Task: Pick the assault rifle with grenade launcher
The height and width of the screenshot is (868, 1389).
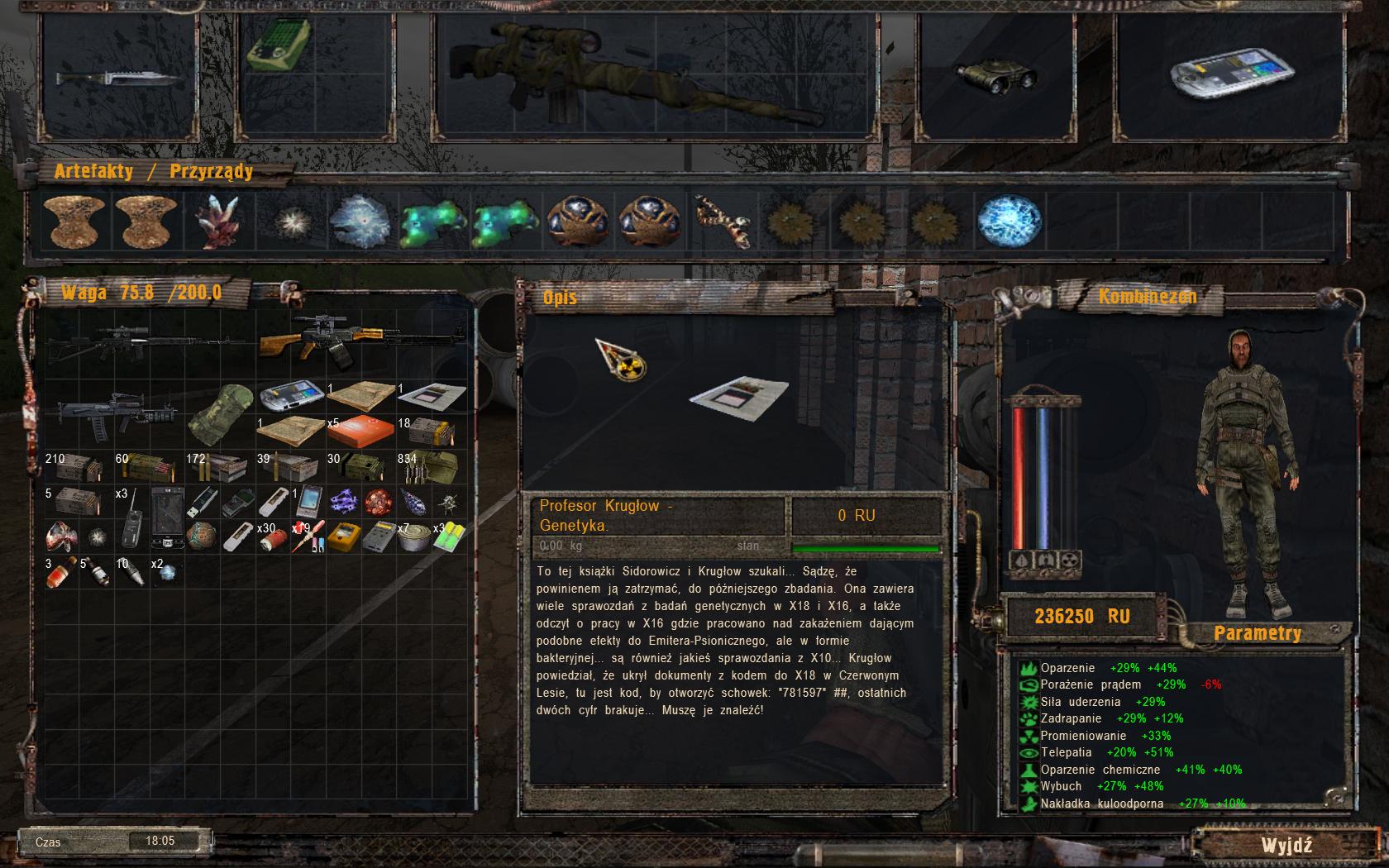Action: click(x=116, y=413)
